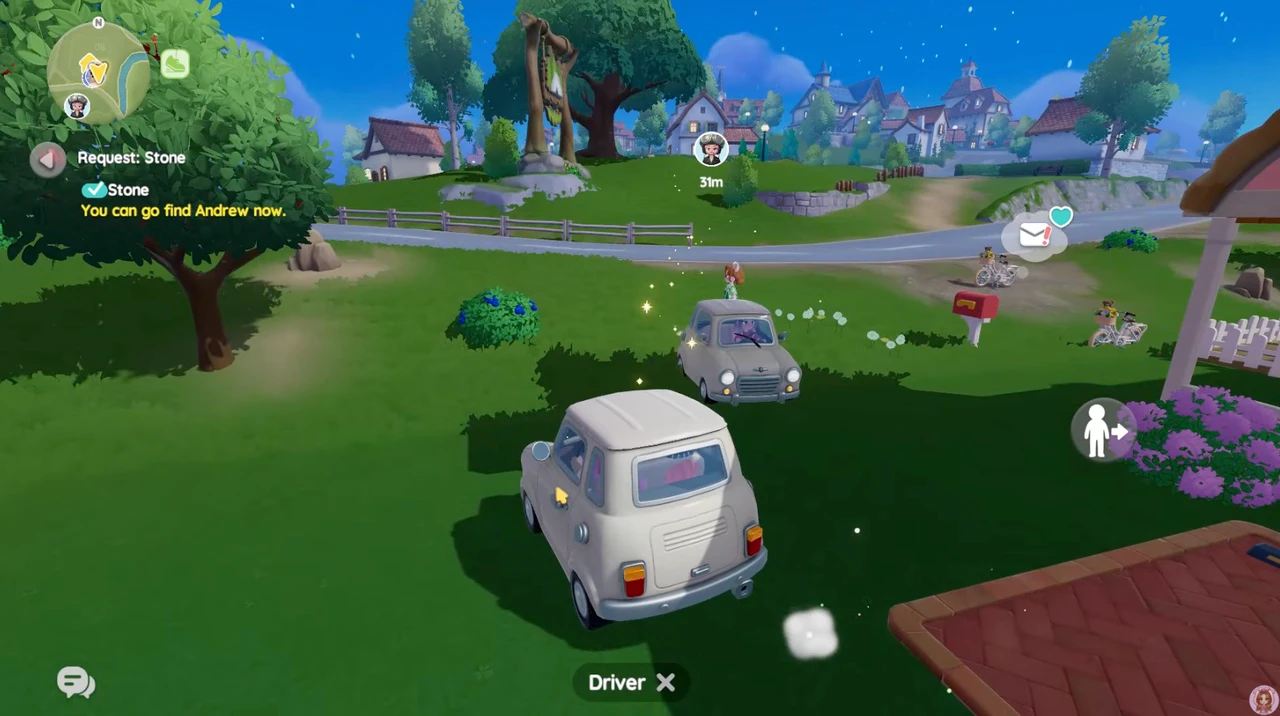The image size is (1280, 716).
Task: Close the Driver seat label
Action: 666,682
